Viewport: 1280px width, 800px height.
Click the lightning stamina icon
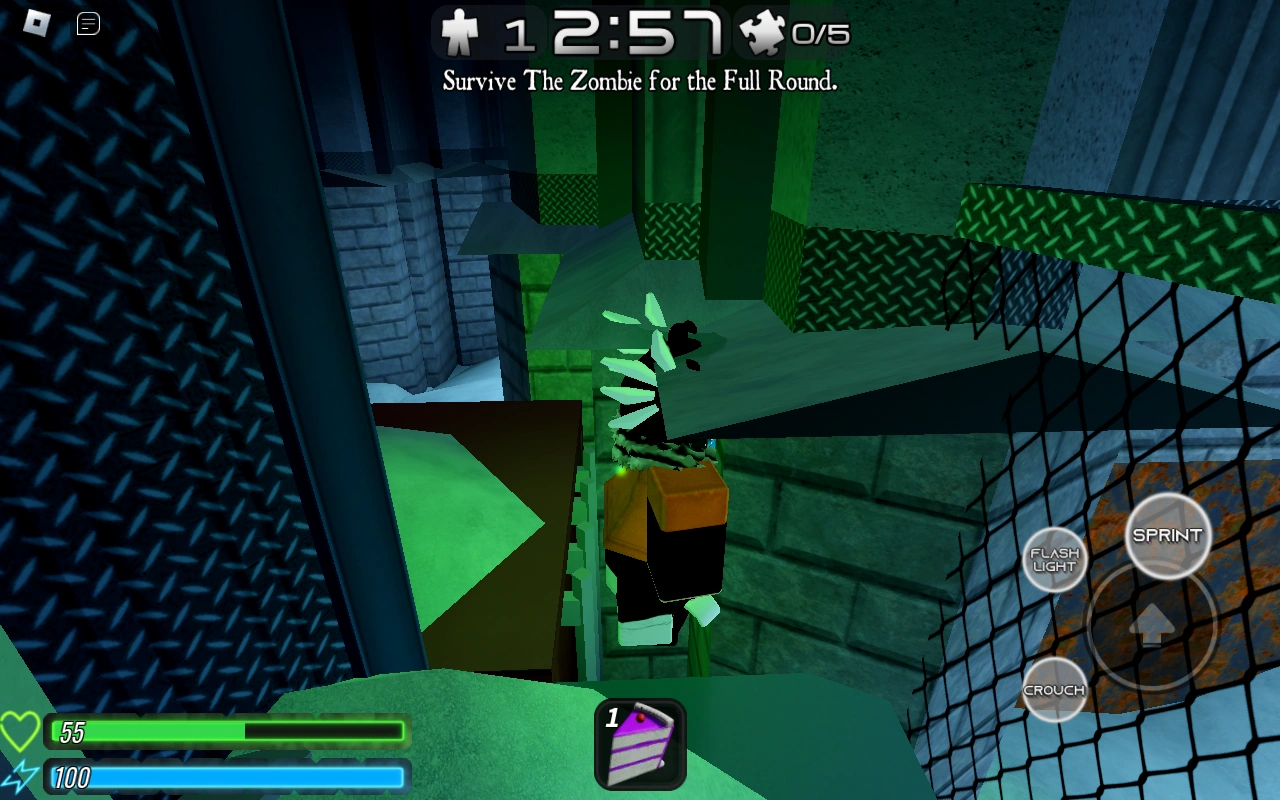click(x=22, y=776)
